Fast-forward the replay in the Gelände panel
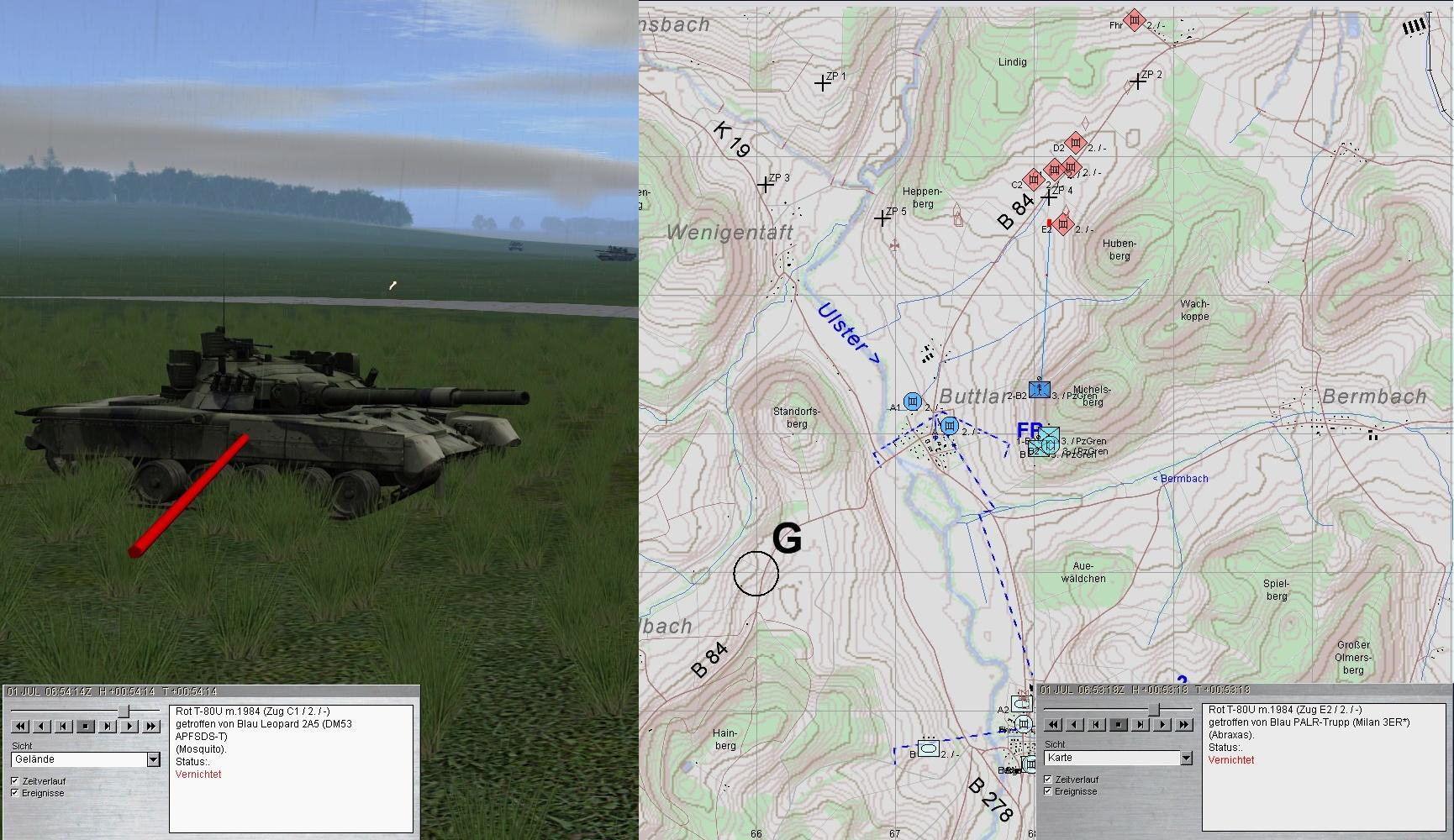 [151, 727]
